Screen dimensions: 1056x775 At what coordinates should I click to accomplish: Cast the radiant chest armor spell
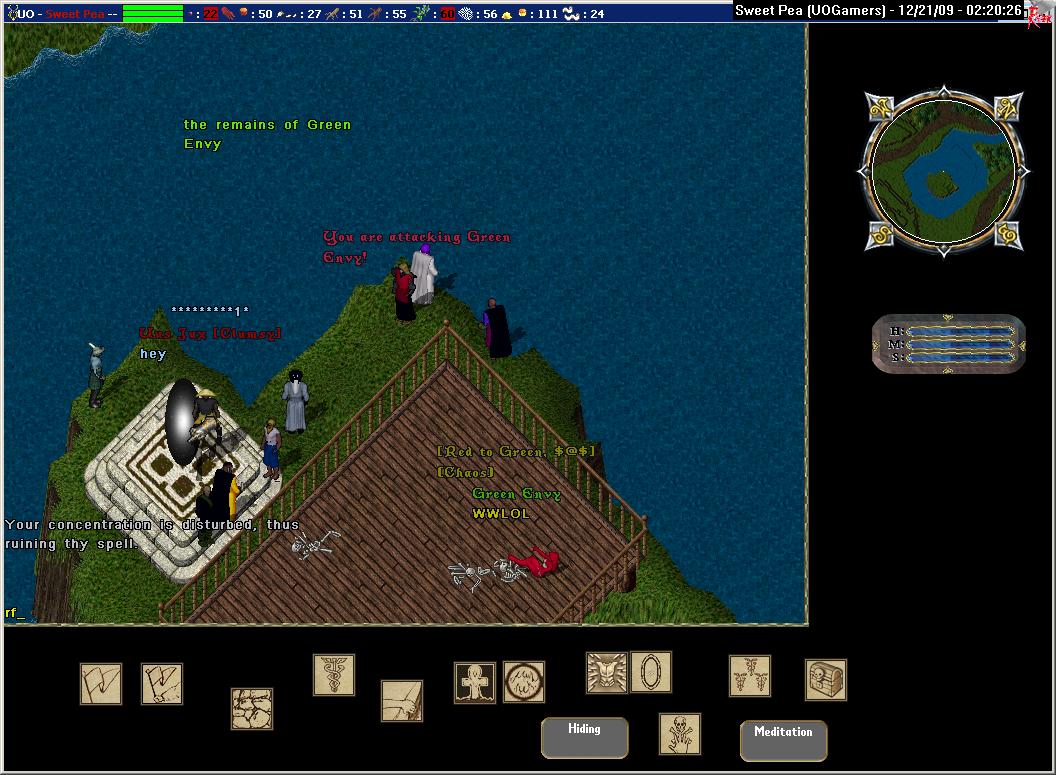pyautogui.click(x=606, y=672)
